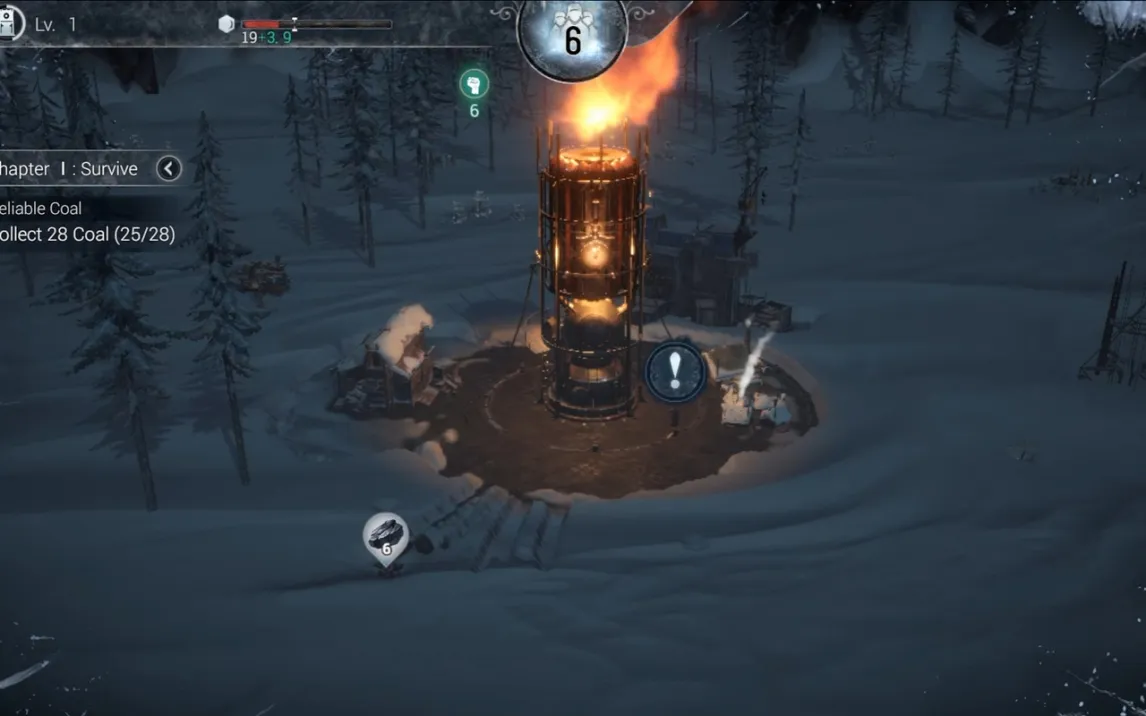
Task: Open the exclamation mark alert bubble
Action: click(675, 371)
